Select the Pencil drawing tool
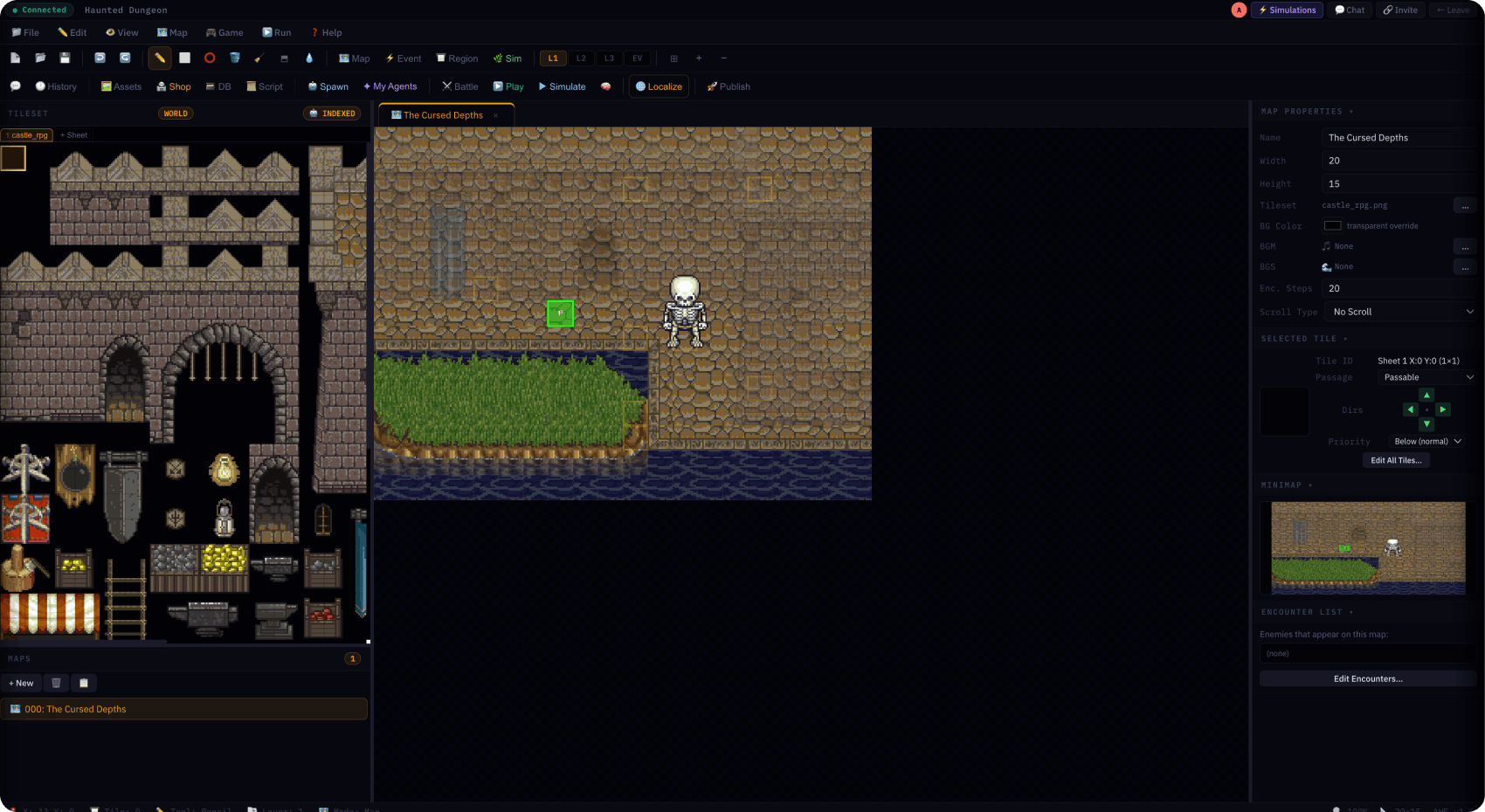 pos(160,58)
